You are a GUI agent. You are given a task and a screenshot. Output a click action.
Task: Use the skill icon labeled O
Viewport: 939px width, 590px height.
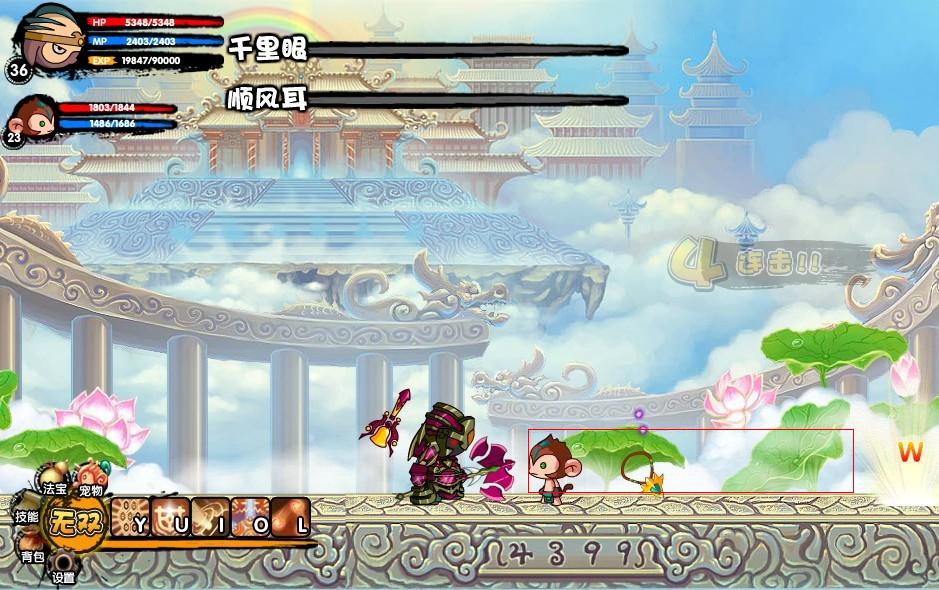point(250,517)
